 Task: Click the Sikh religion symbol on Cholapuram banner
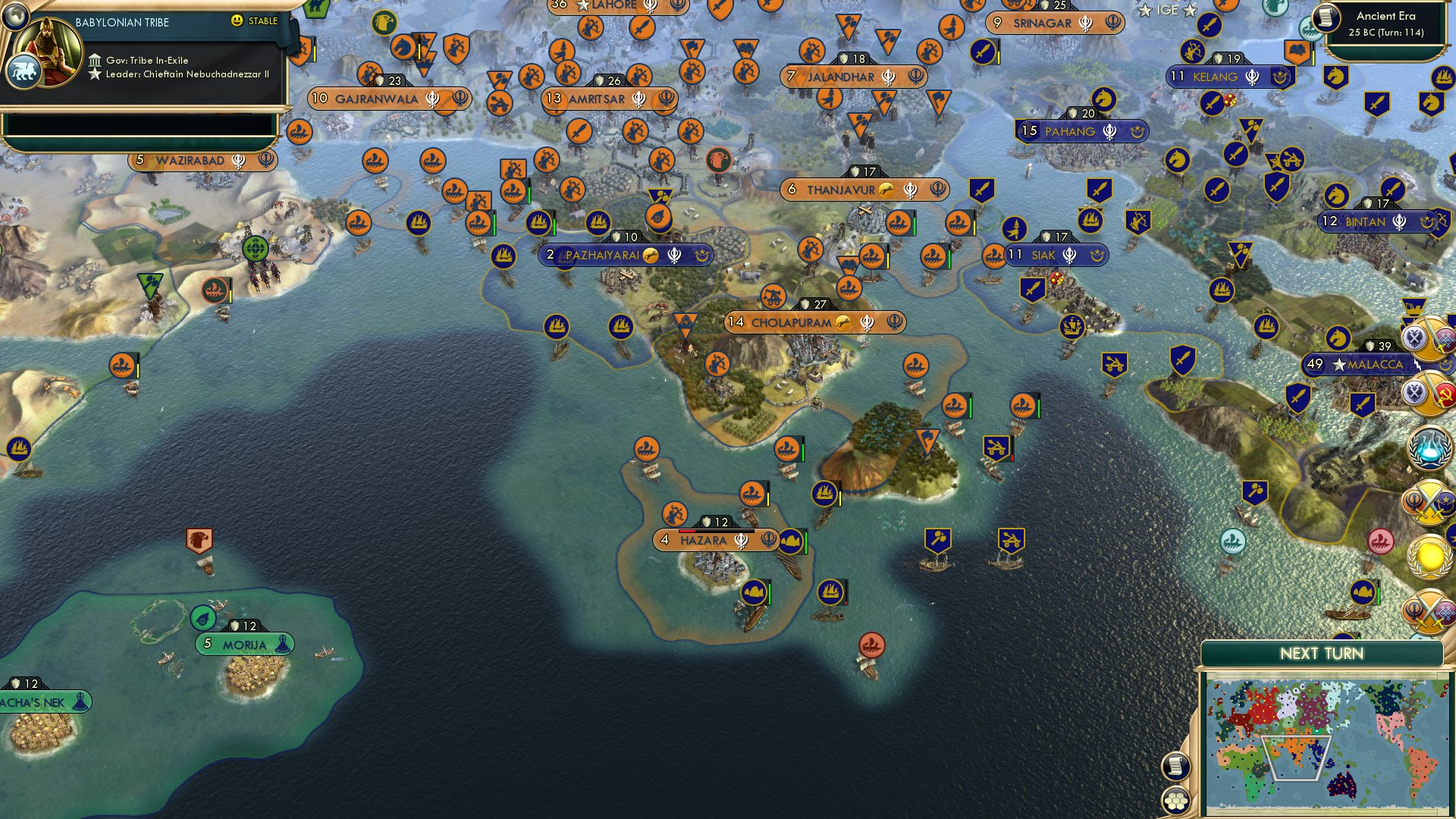pyautogui.click(x=868, y=322)
